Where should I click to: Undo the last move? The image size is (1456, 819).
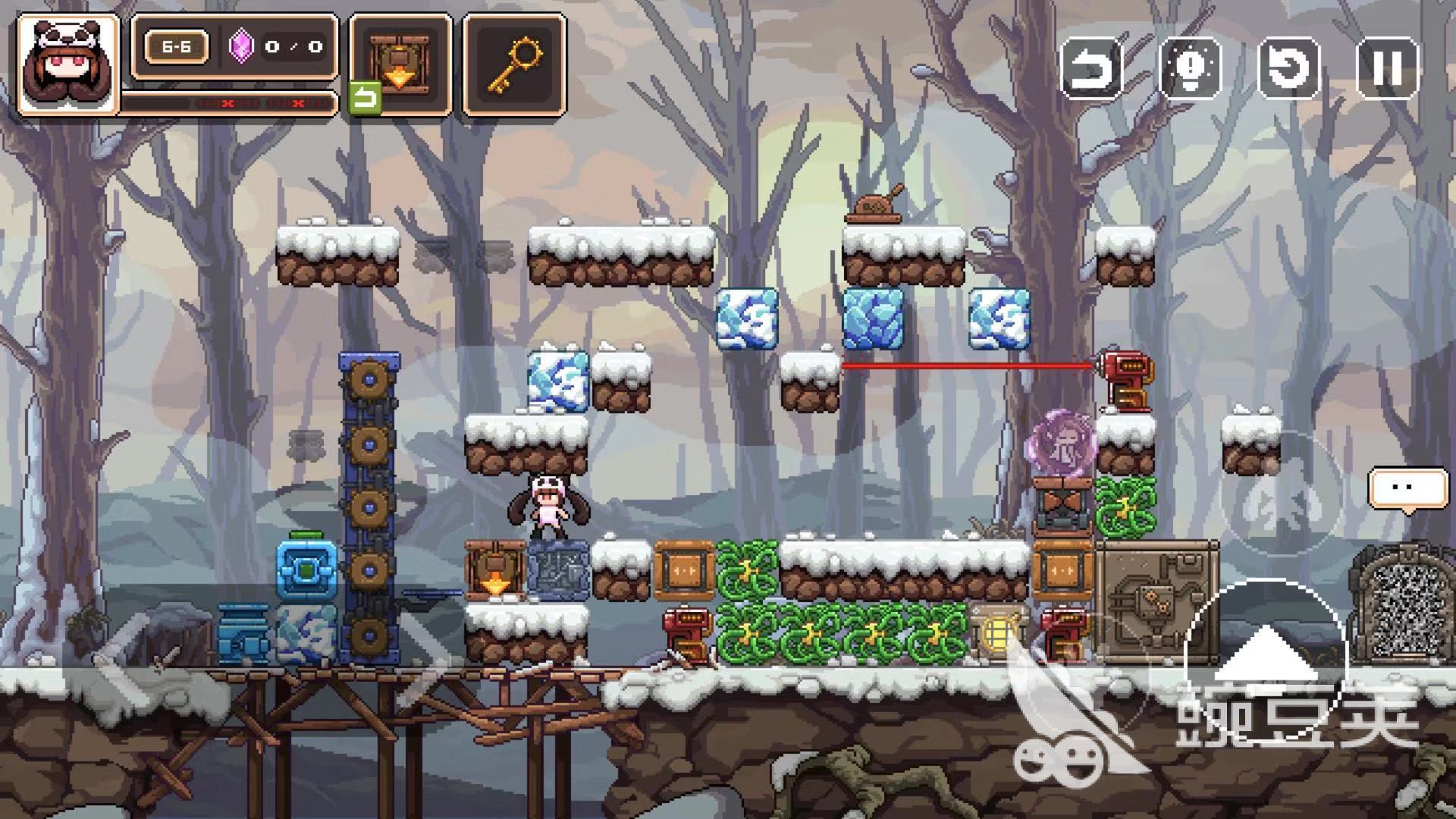click(x=1091, y=68)
